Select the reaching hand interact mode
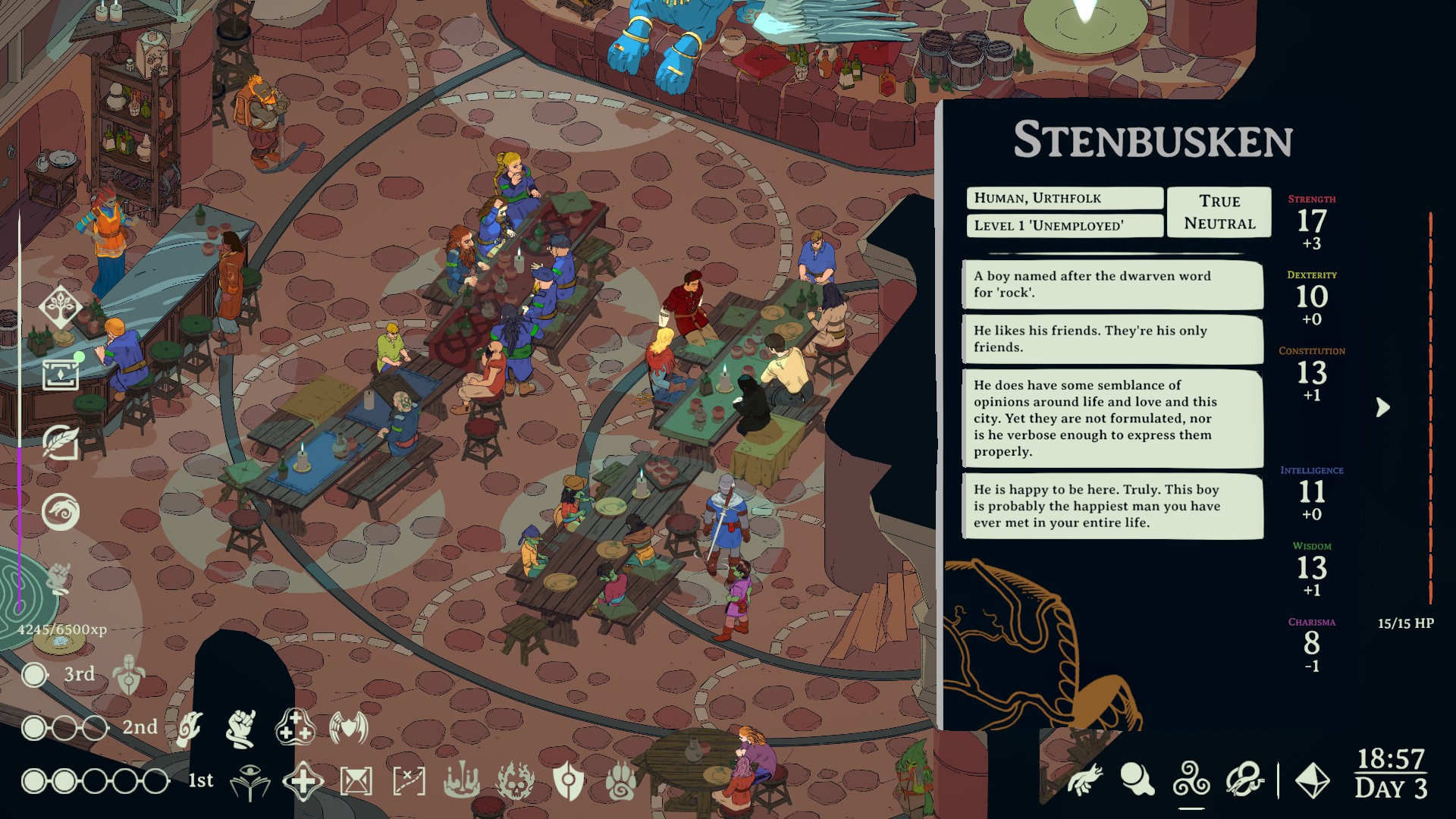The width and height of the screenshot is (1456, 819). click(x=1085, y=780)
